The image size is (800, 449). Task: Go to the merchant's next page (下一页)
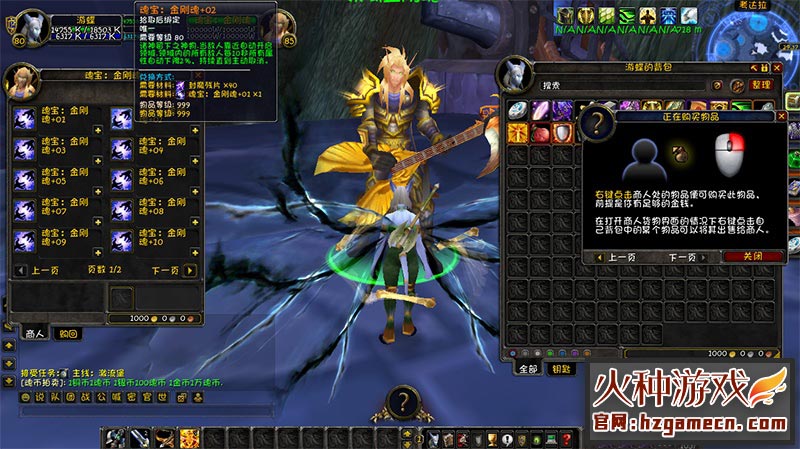pos(164,270)
